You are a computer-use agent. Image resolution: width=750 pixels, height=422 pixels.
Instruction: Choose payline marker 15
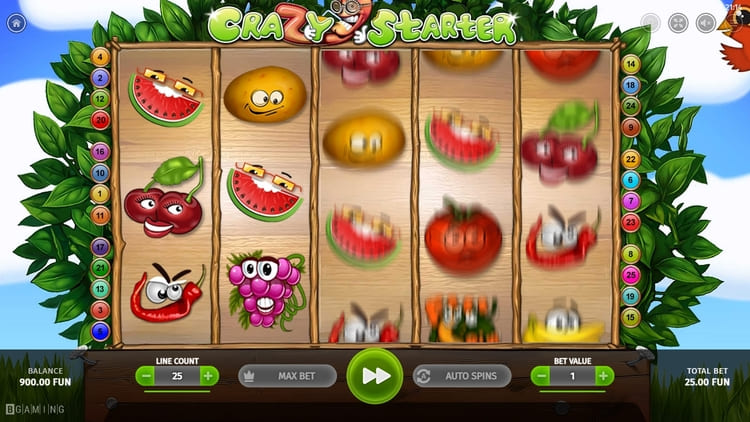(630, 316)
